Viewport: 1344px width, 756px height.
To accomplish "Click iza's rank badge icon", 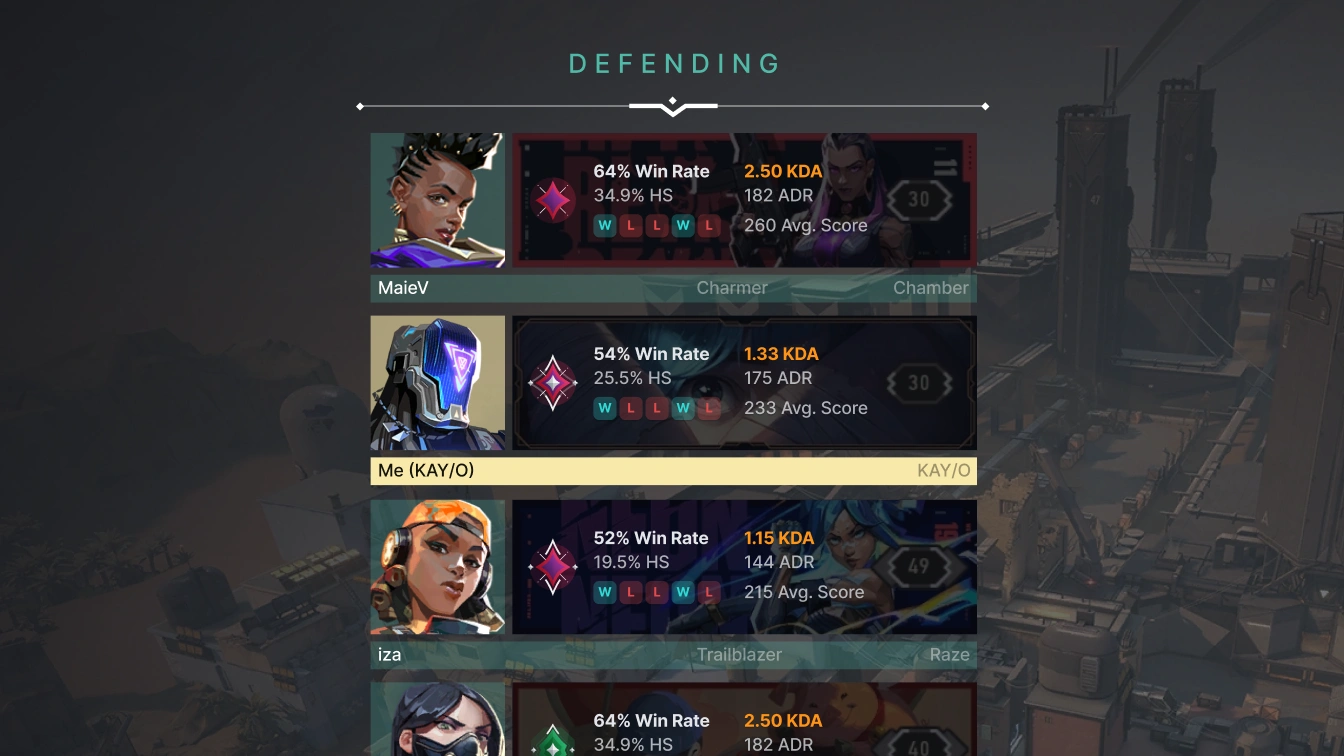I will click(x=553, y=567).
